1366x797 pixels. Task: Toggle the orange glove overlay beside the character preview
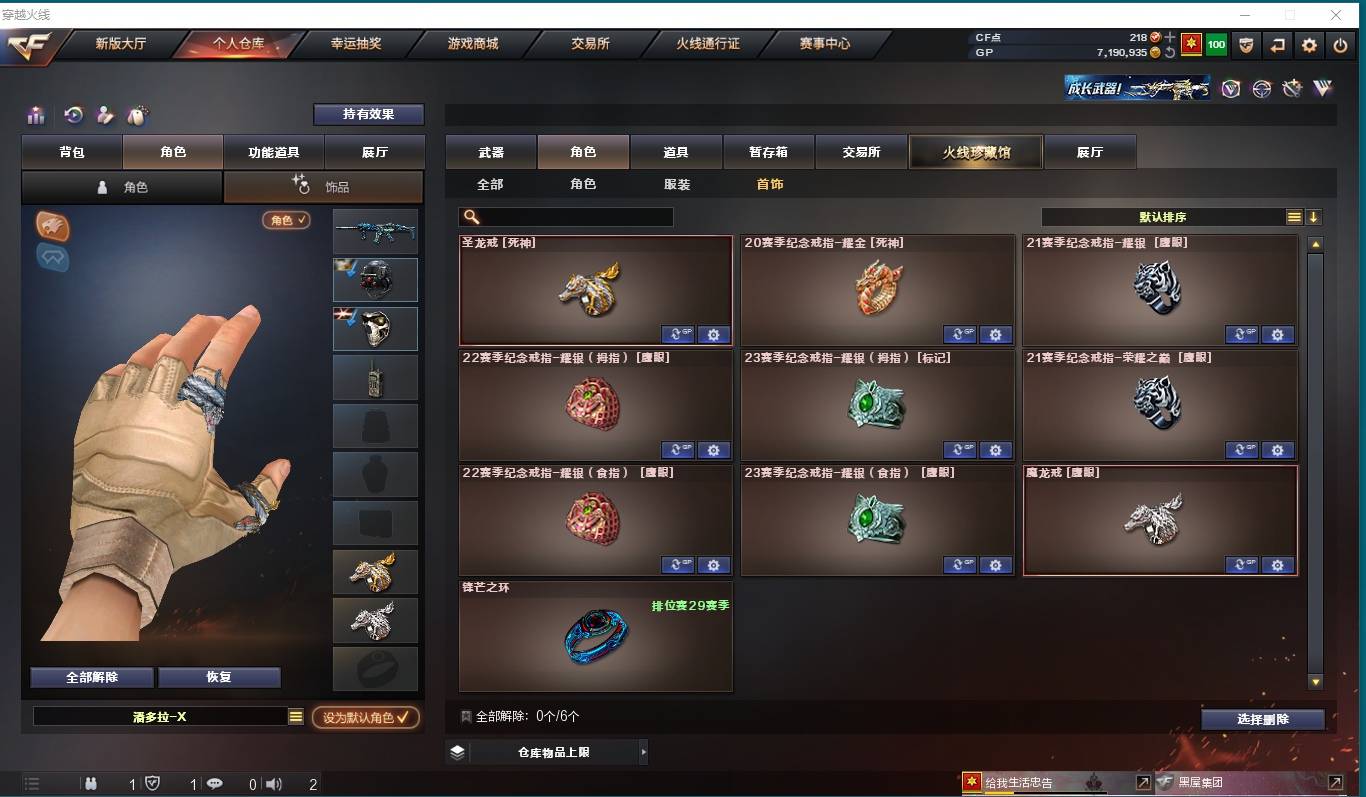pos(52,227)
